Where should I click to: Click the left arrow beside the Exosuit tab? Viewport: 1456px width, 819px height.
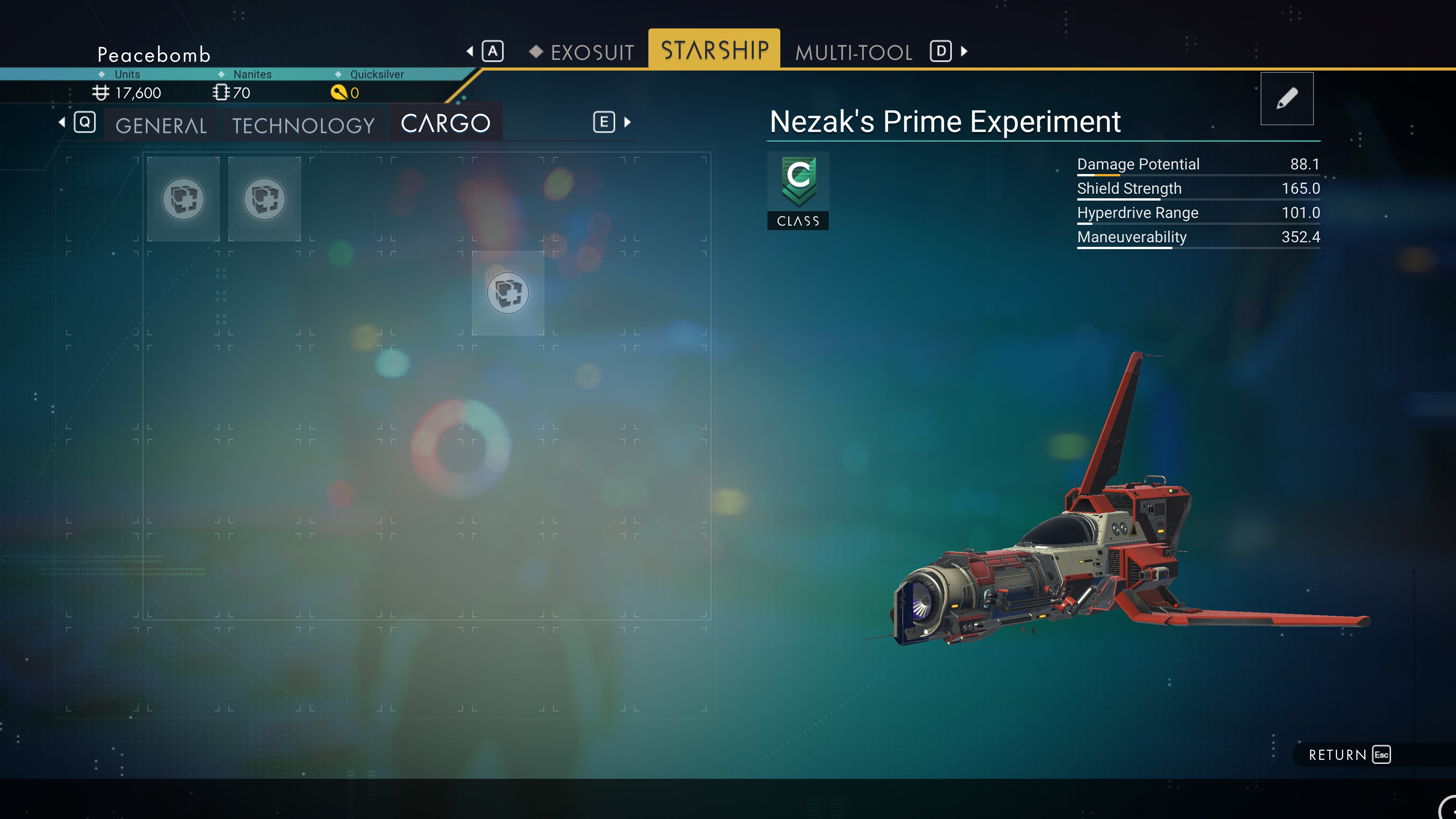[x=470, y=52]
